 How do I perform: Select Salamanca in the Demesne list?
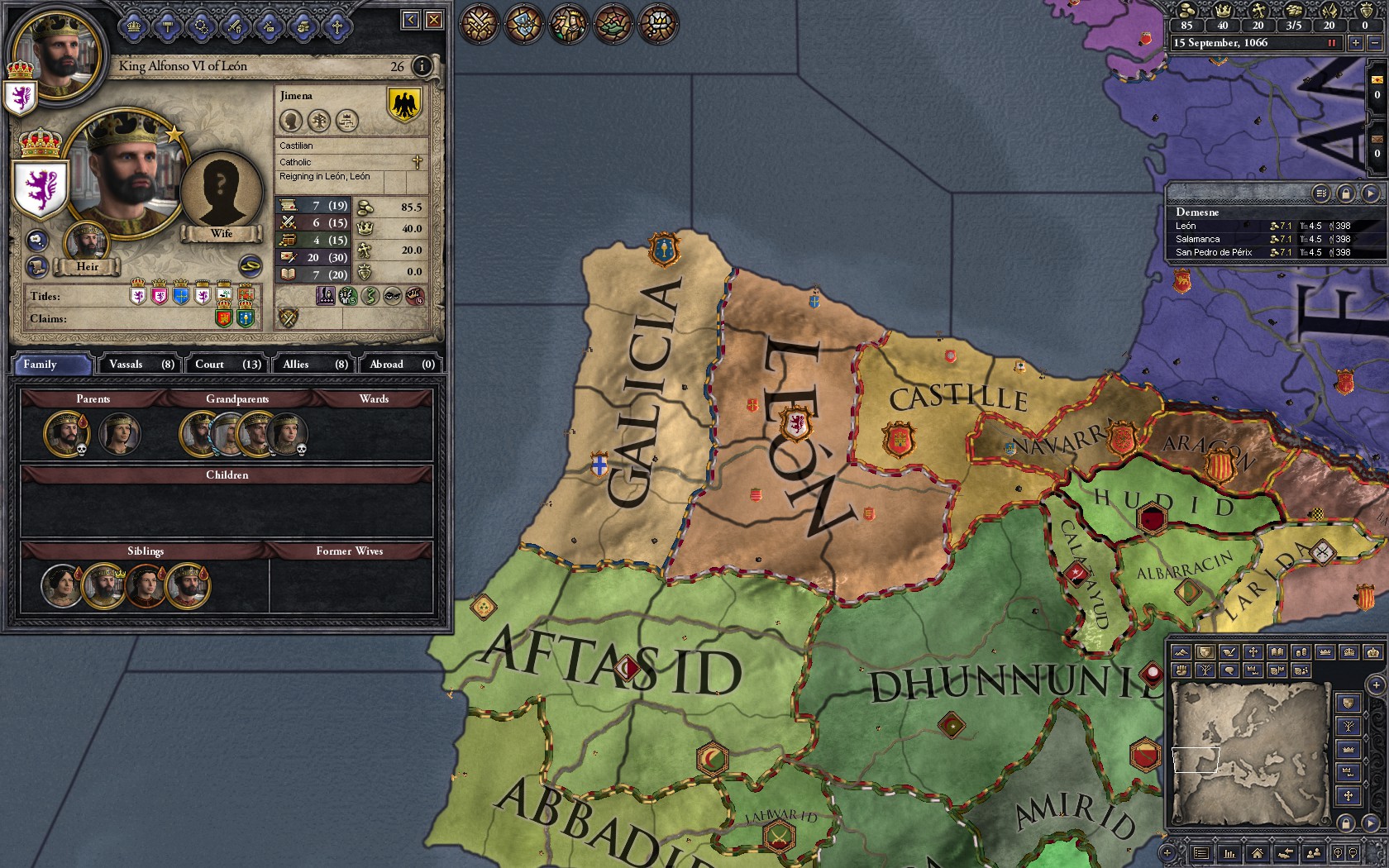[x=1198, y=239]
